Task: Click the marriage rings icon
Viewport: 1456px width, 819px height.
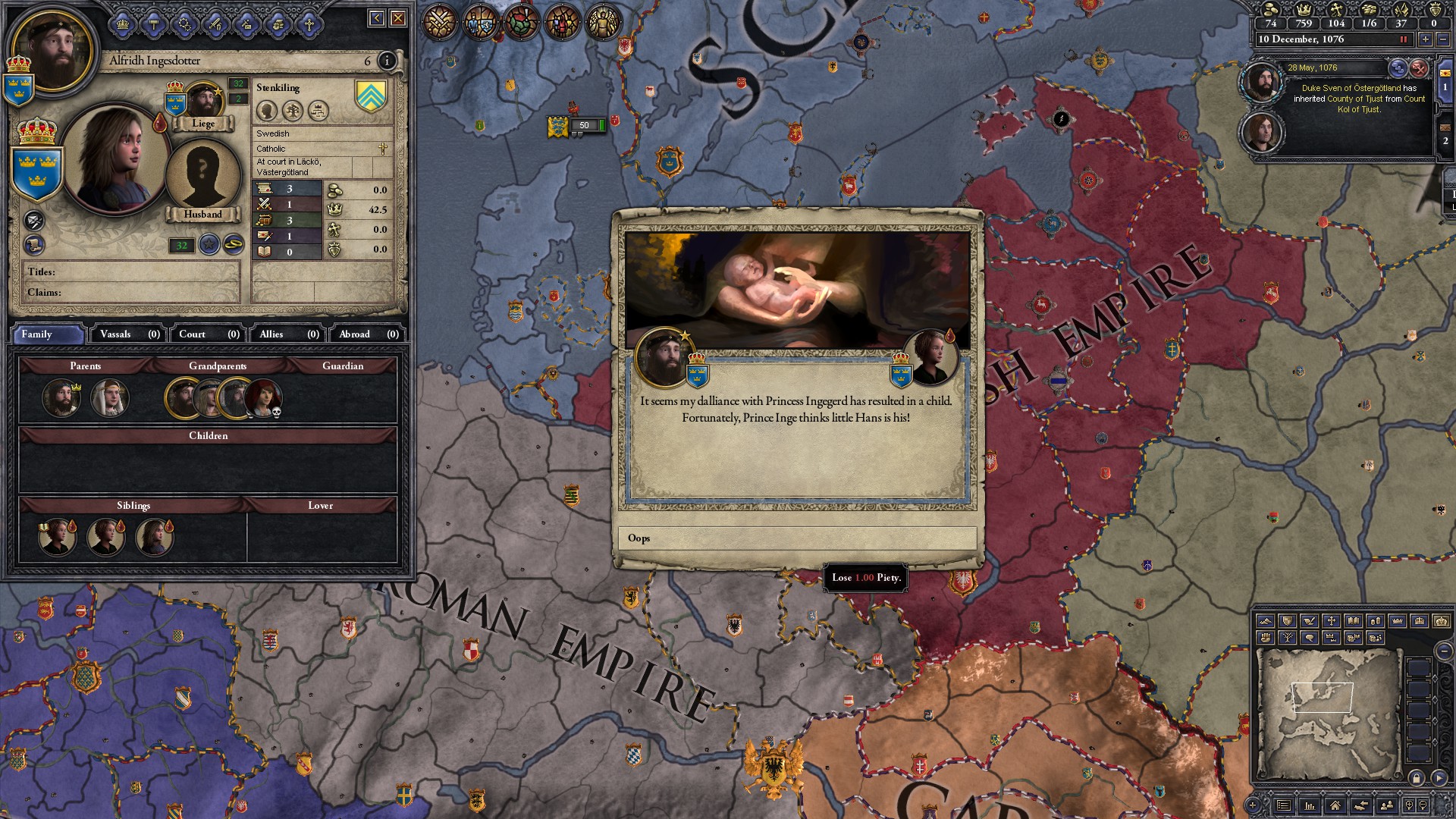Action: (234, 244)
